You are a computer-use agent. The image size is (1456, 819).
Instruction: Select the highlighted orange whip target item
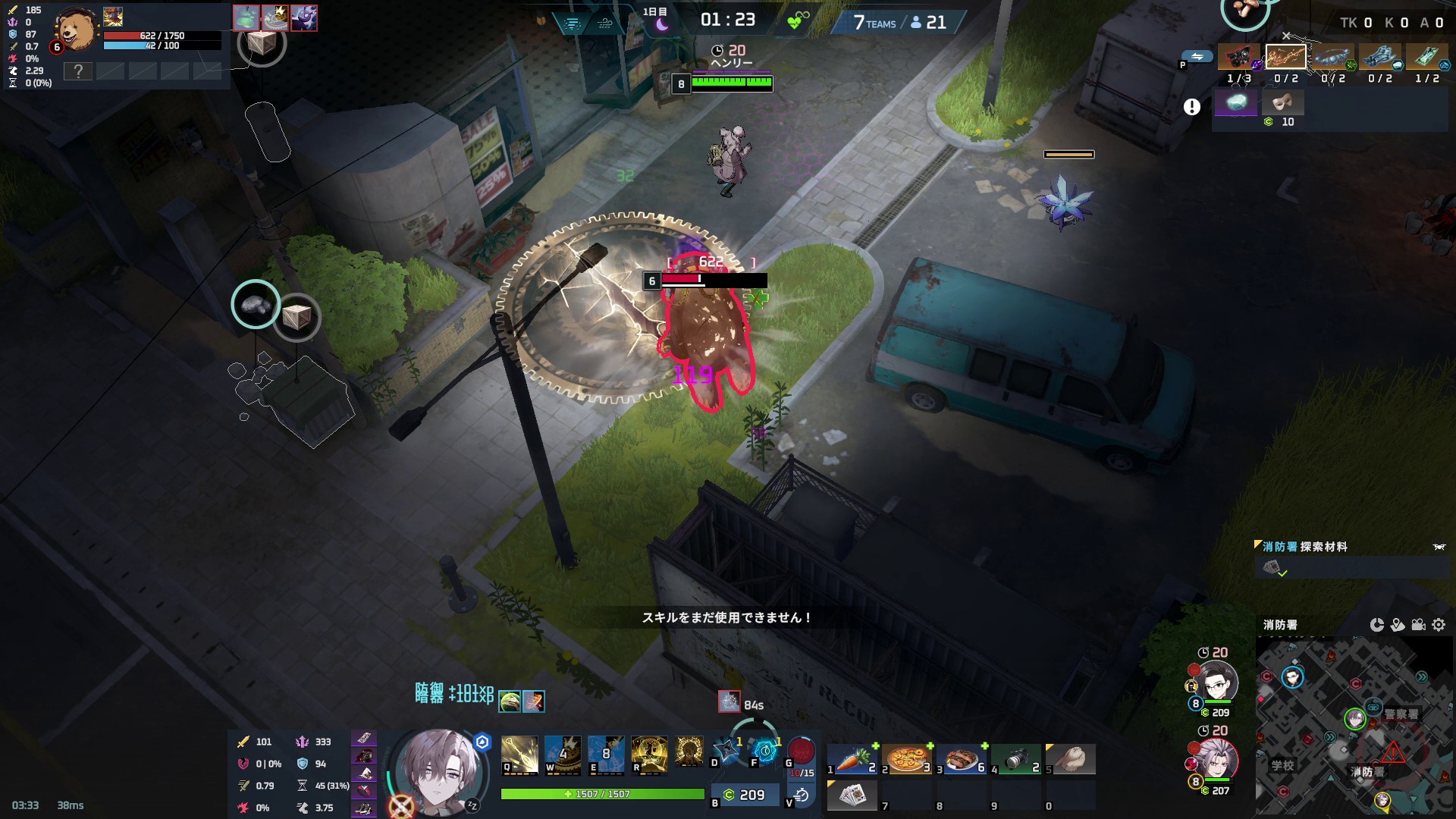tap(1285, 57)
